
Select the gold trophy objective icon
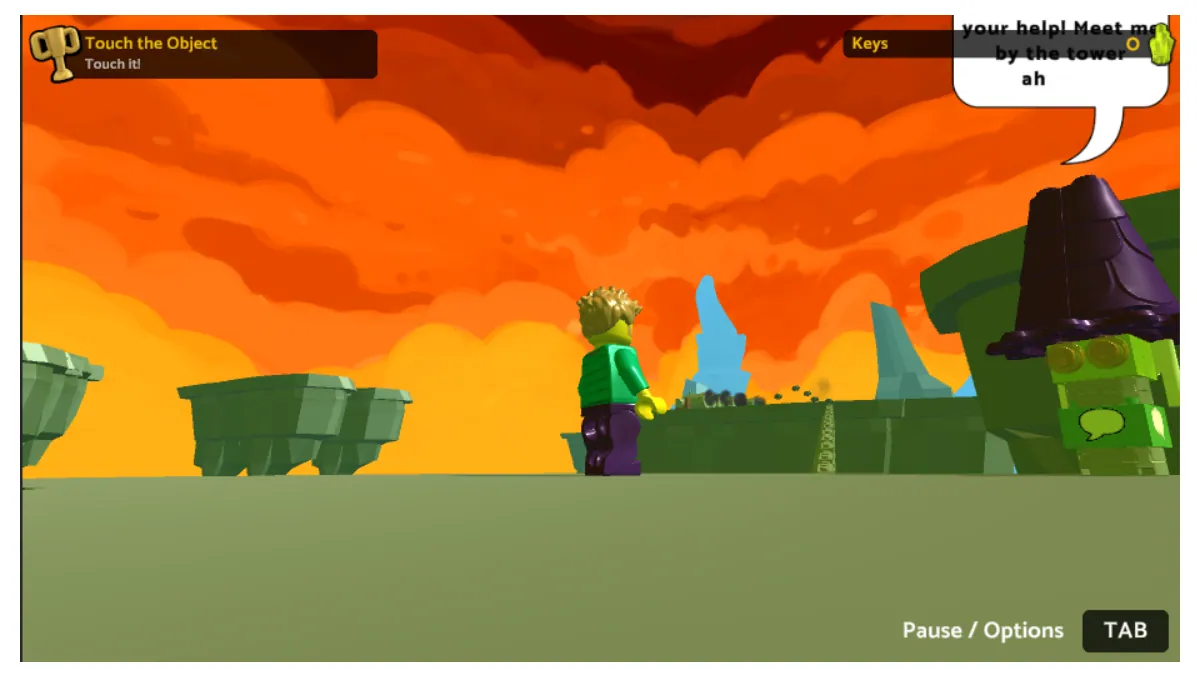tap(55, 52)
